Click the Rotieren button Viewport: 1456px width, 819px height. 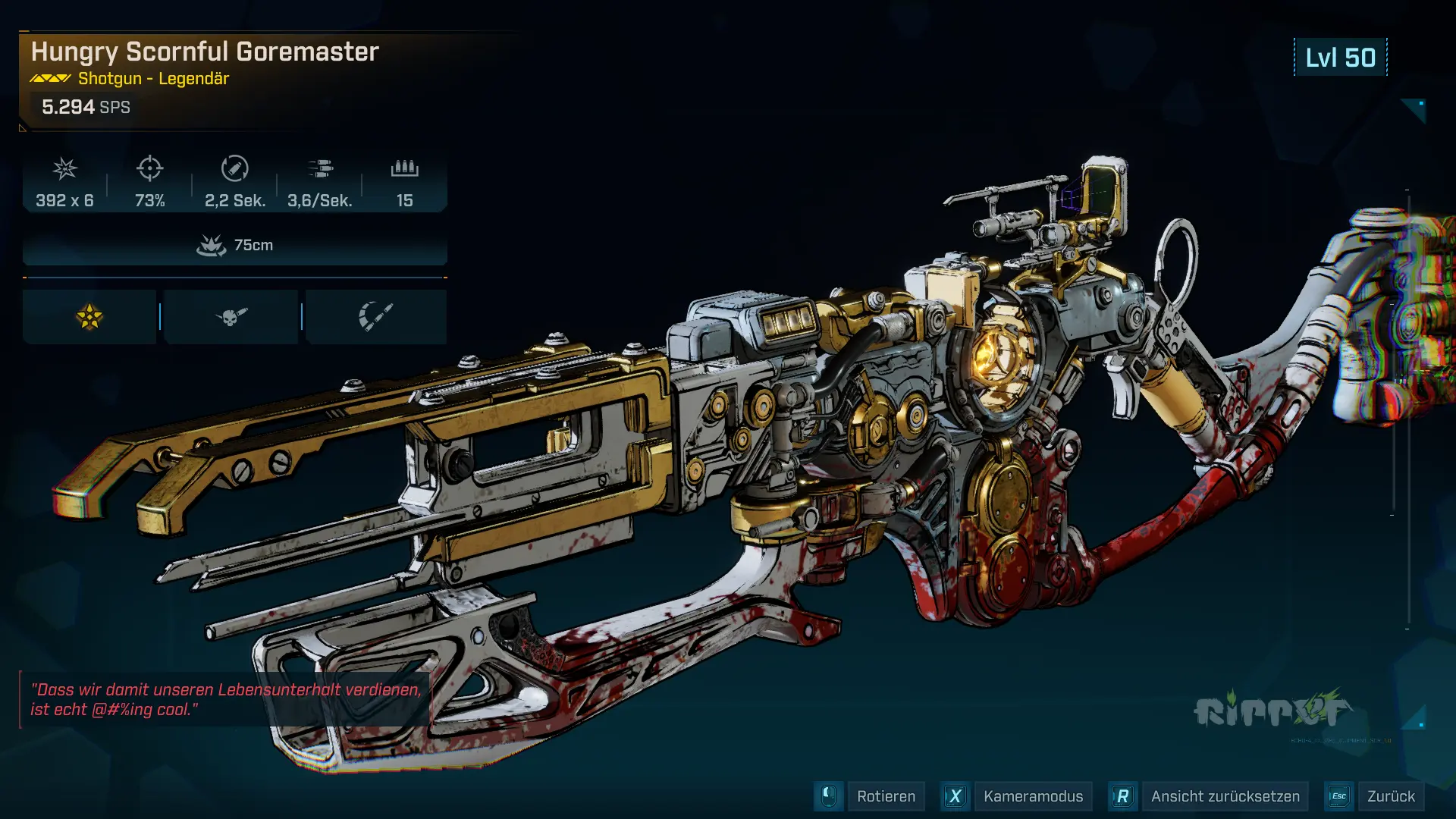point(886,796)
